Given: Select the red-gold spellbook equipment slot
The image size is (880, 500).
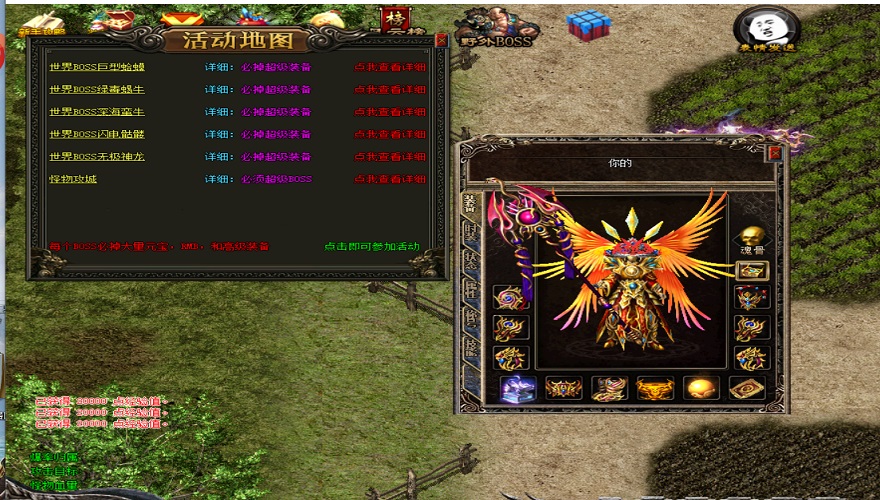Looking at the screenshot, I should 747,388.
